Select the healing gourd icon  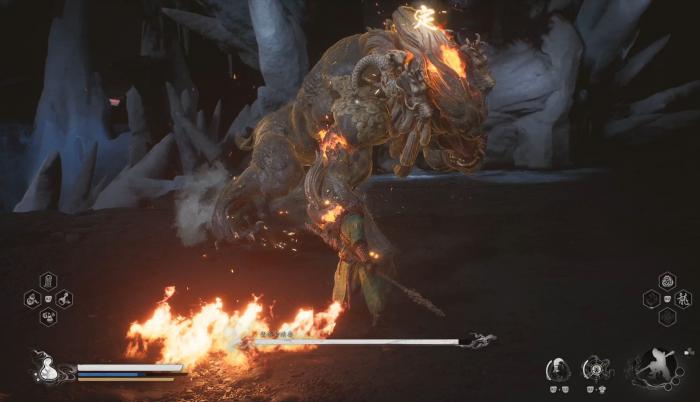[44, 368]
